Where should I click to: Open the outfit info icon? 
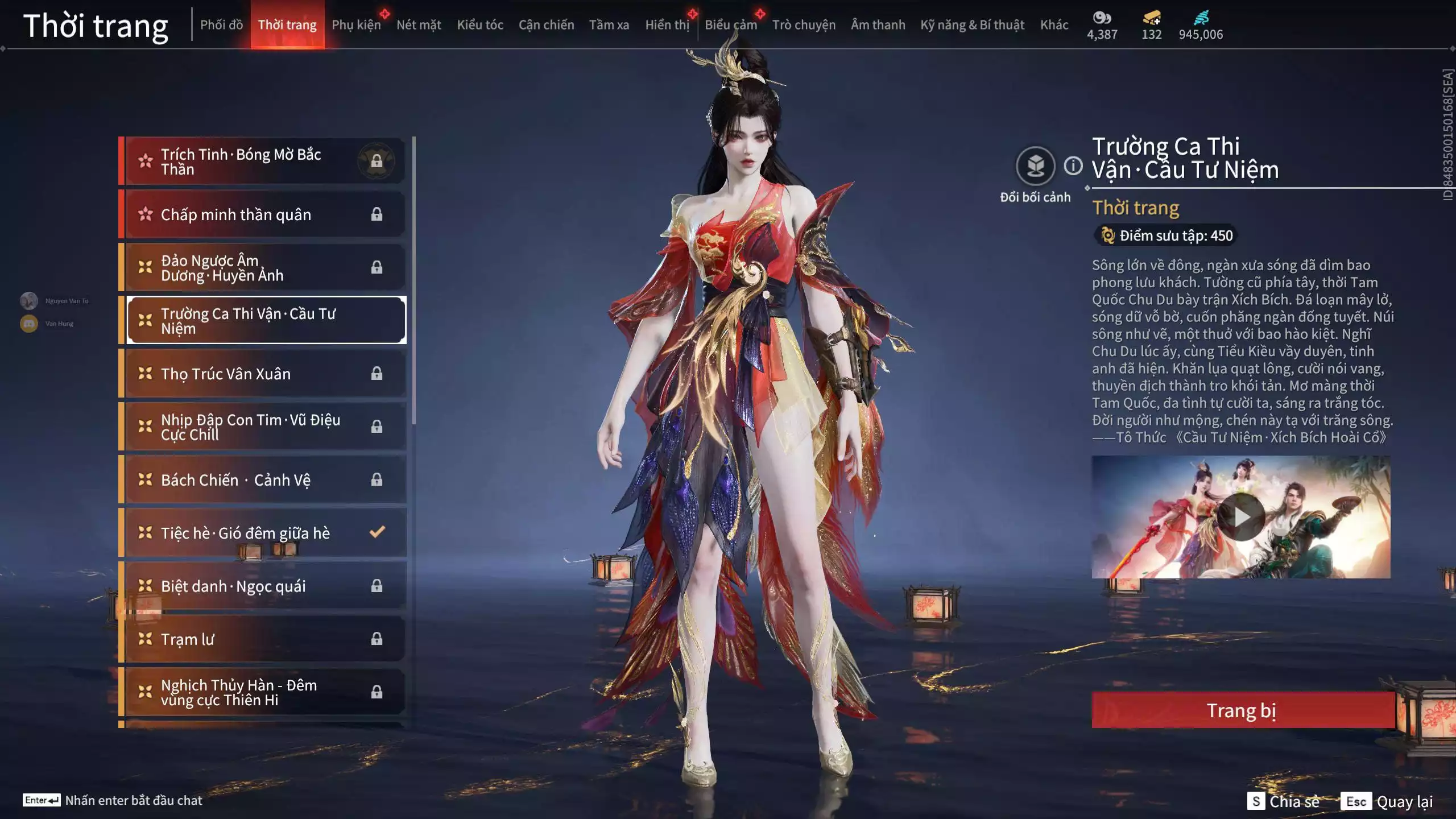click(x=1073, y=166)
